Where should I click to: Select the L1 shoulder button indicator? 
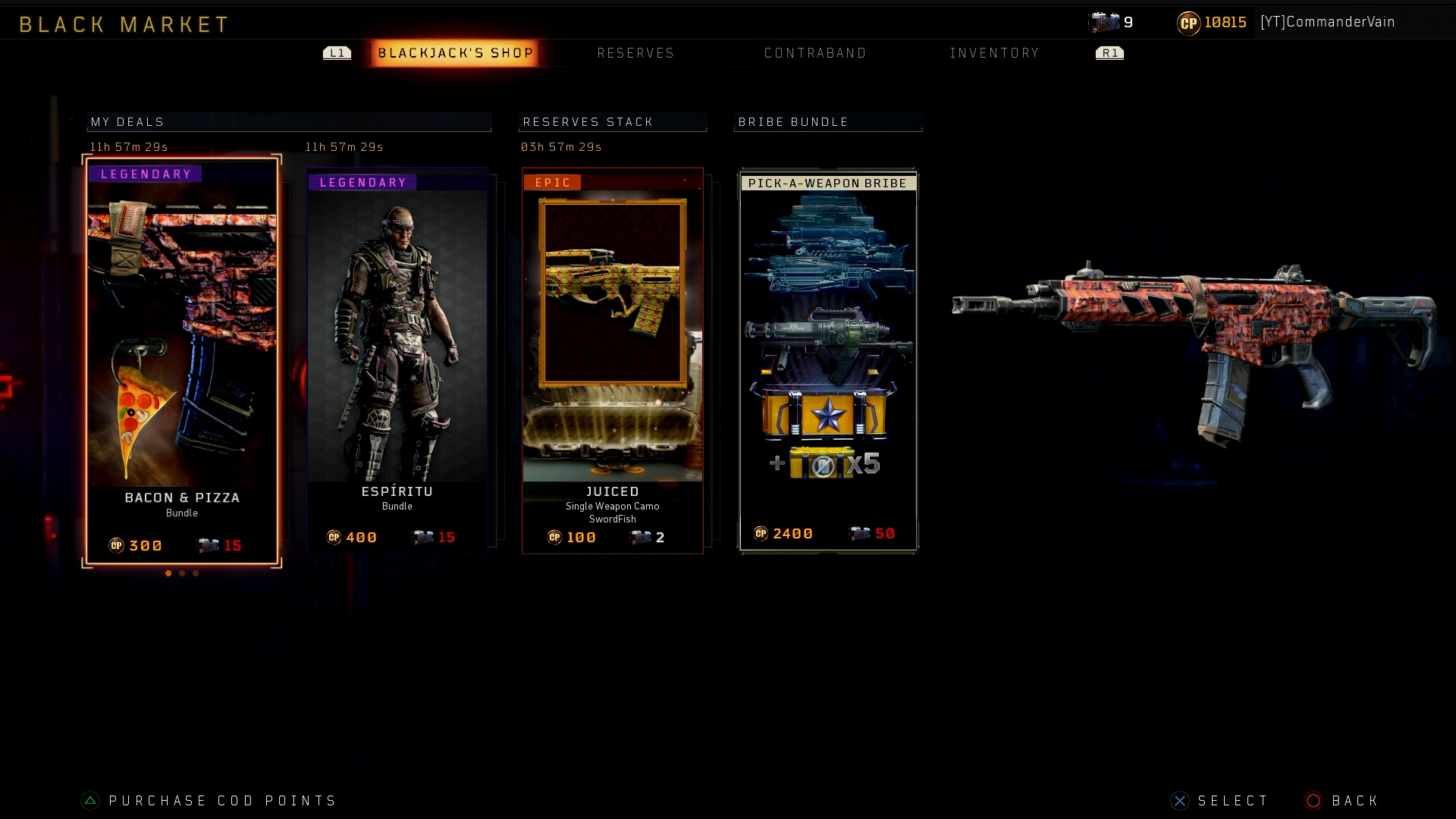(x=337, y=53)
